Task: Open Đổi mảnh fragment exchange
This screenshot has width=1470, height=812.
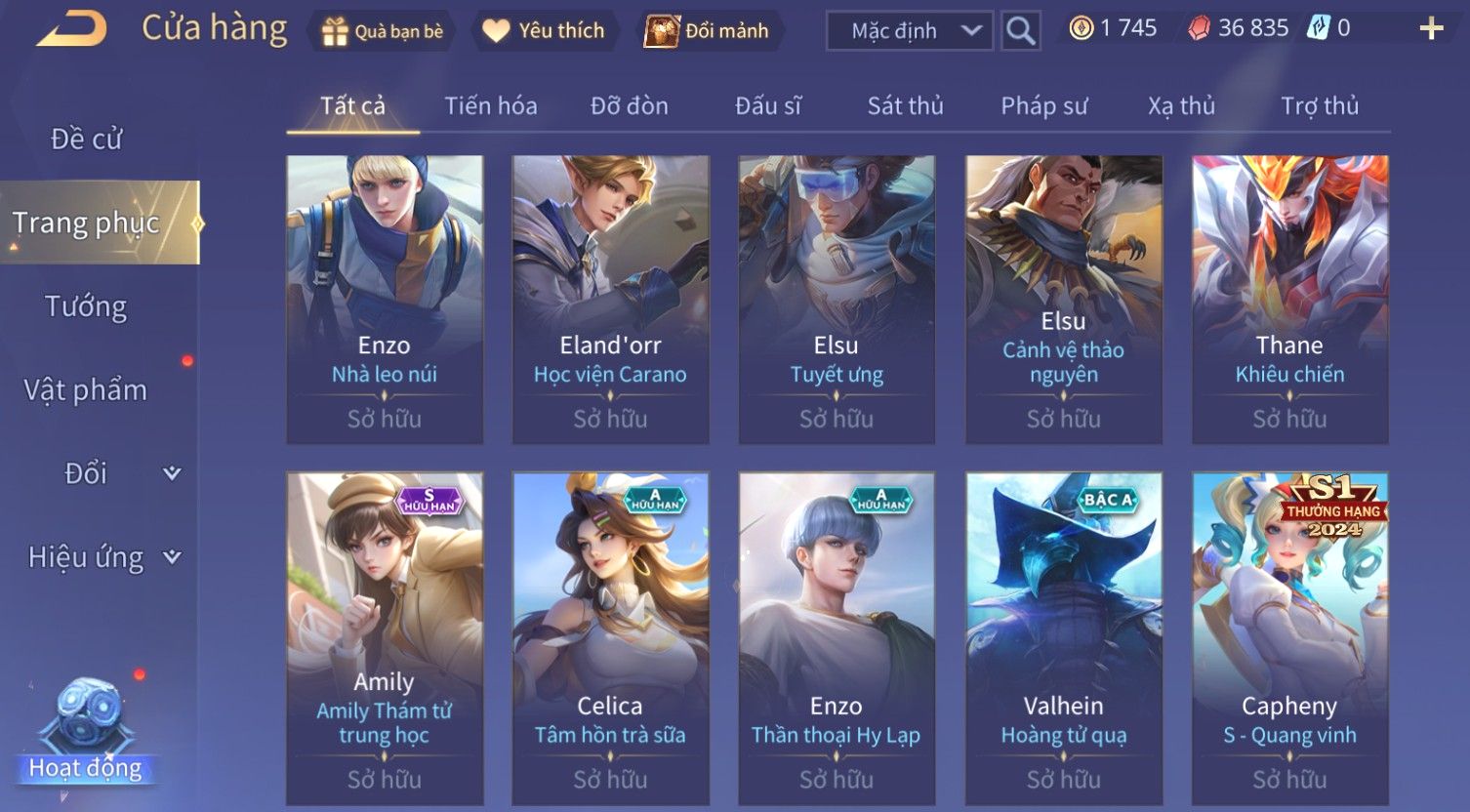Action: coord(709,31)
